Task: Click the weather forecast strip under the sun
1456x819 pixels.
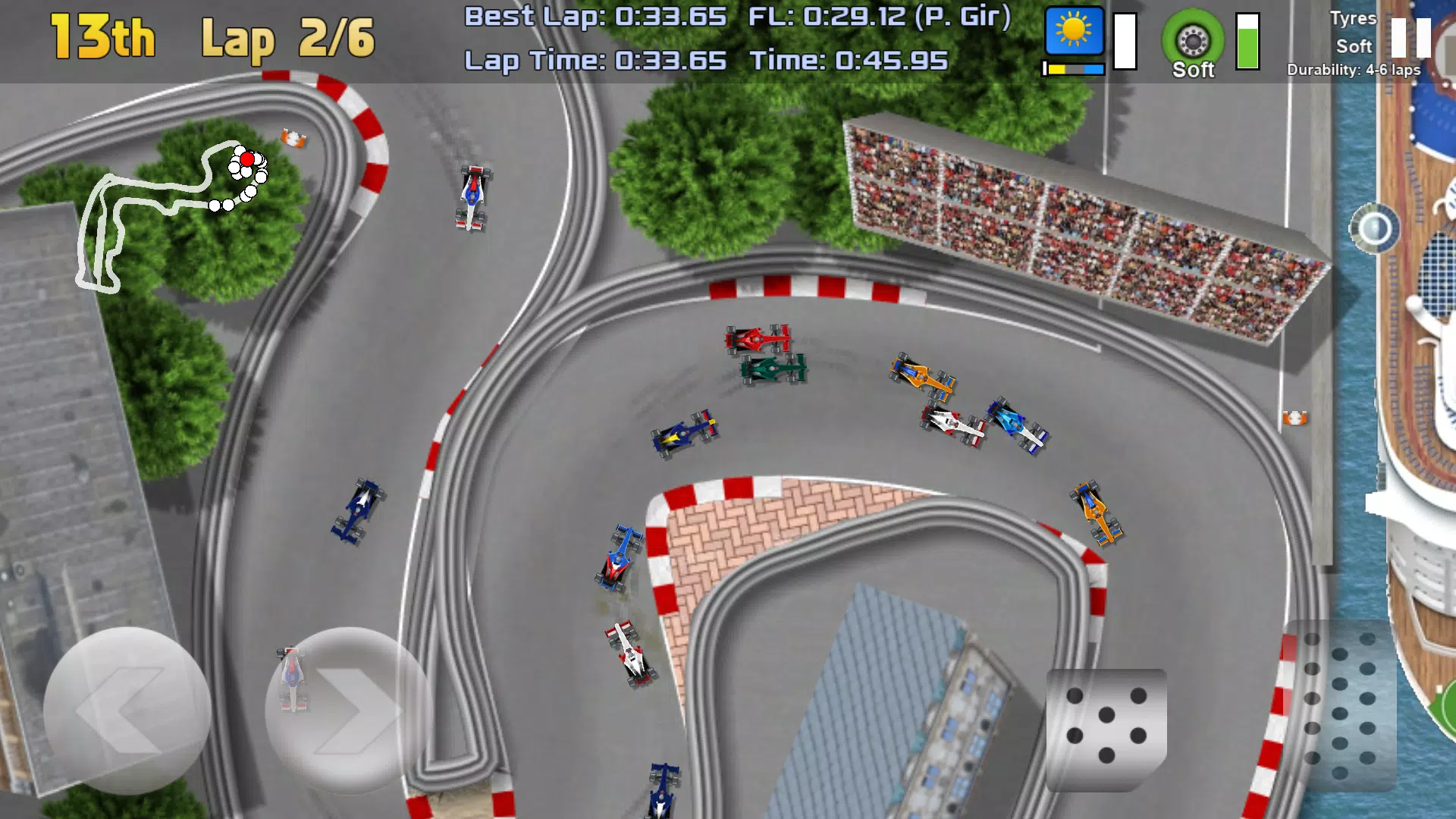Action: point(1073,67)
